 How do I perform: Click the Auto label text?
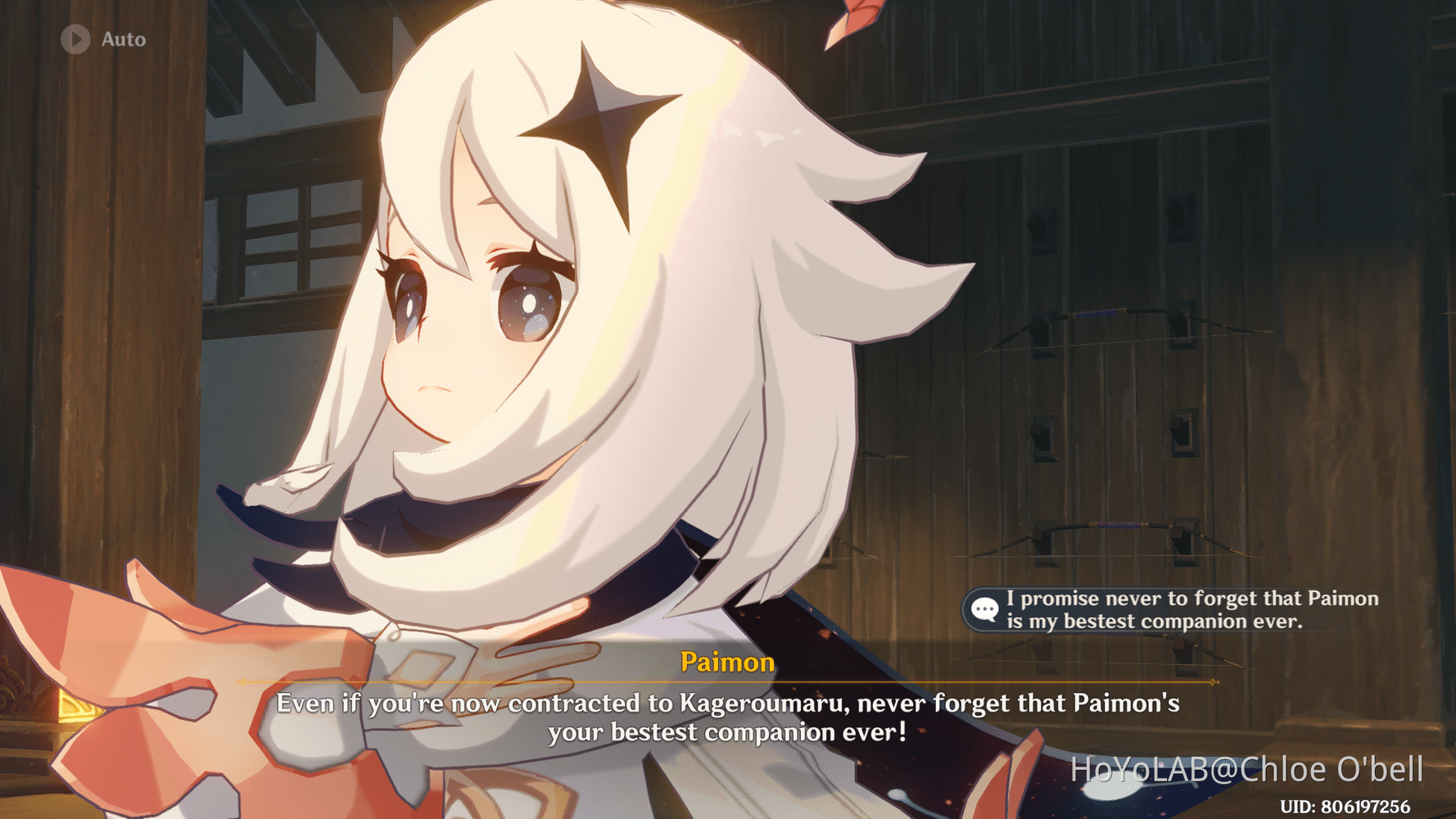(x=123, y=38)
